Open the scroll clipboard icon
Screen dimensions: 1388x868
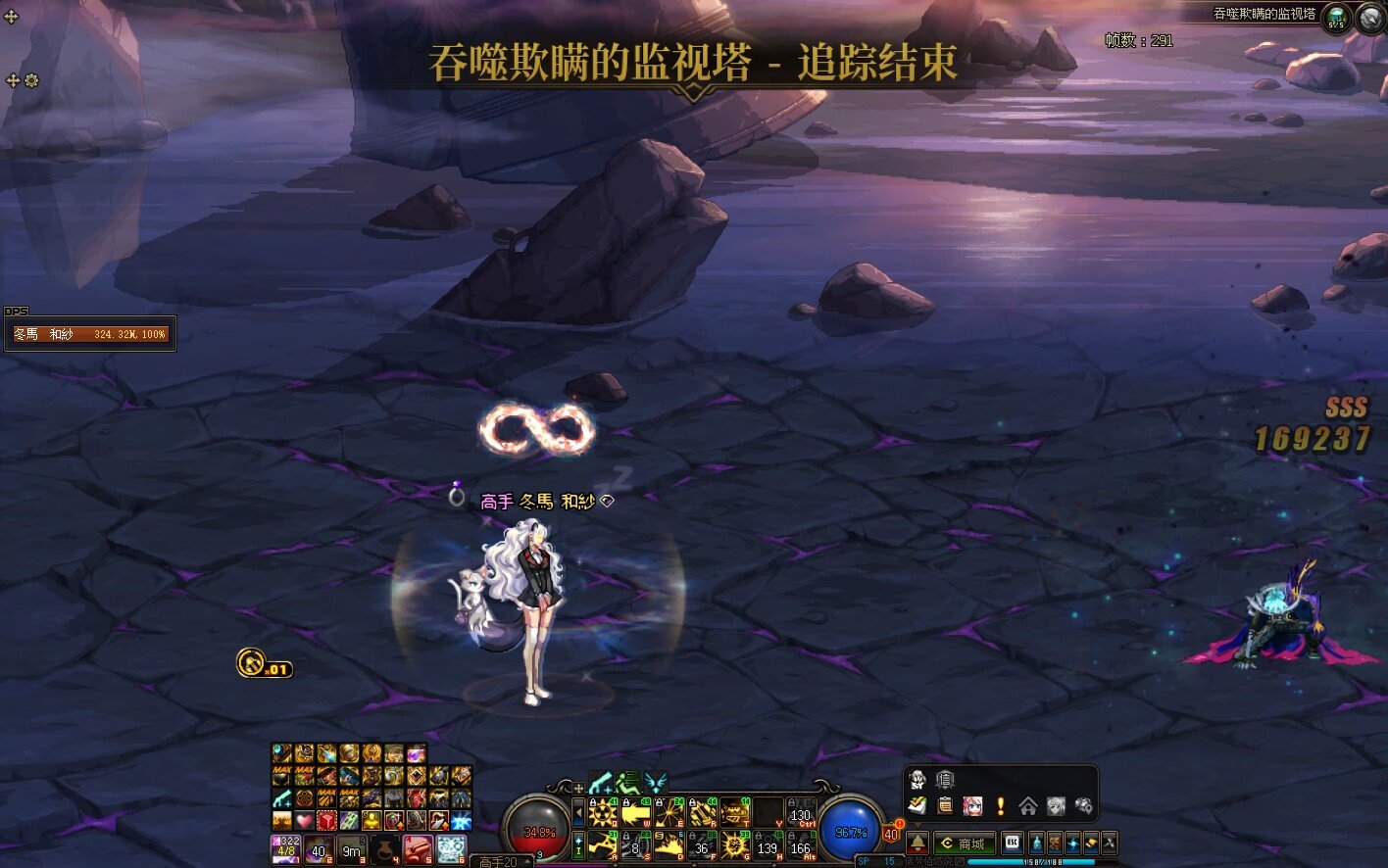945,806
